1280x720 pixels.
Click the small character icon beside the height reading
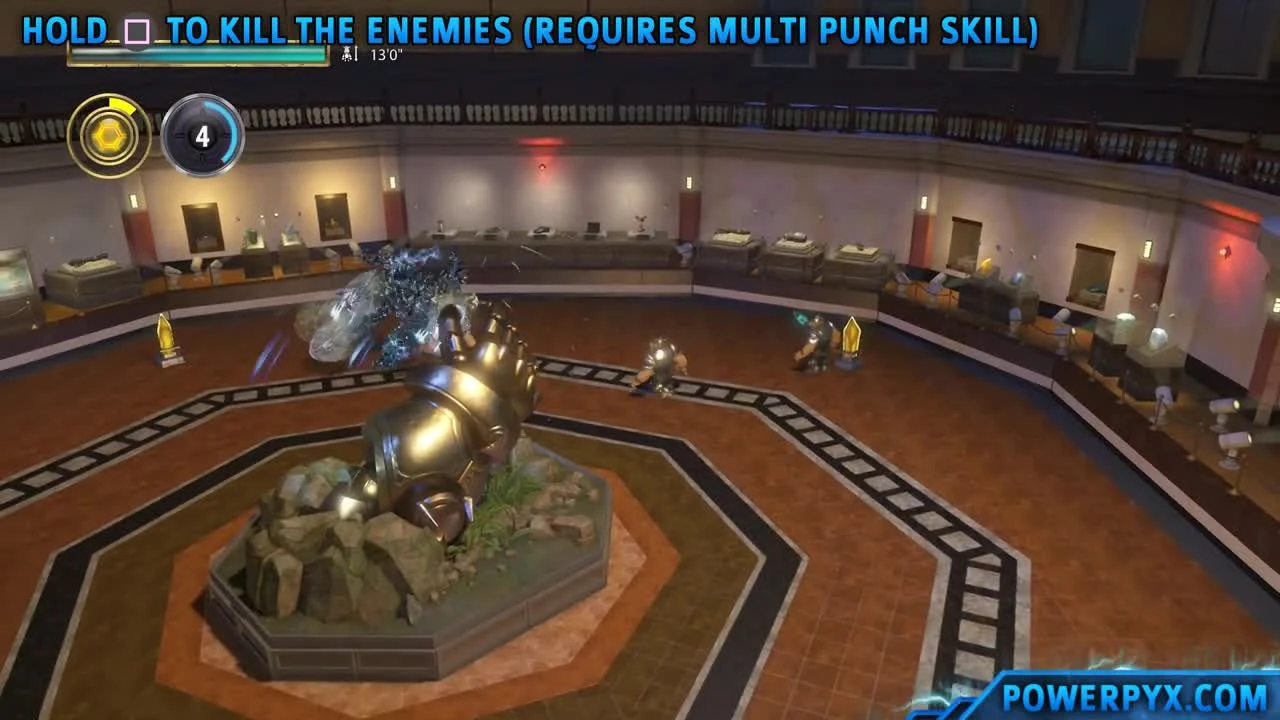(347, 56)
